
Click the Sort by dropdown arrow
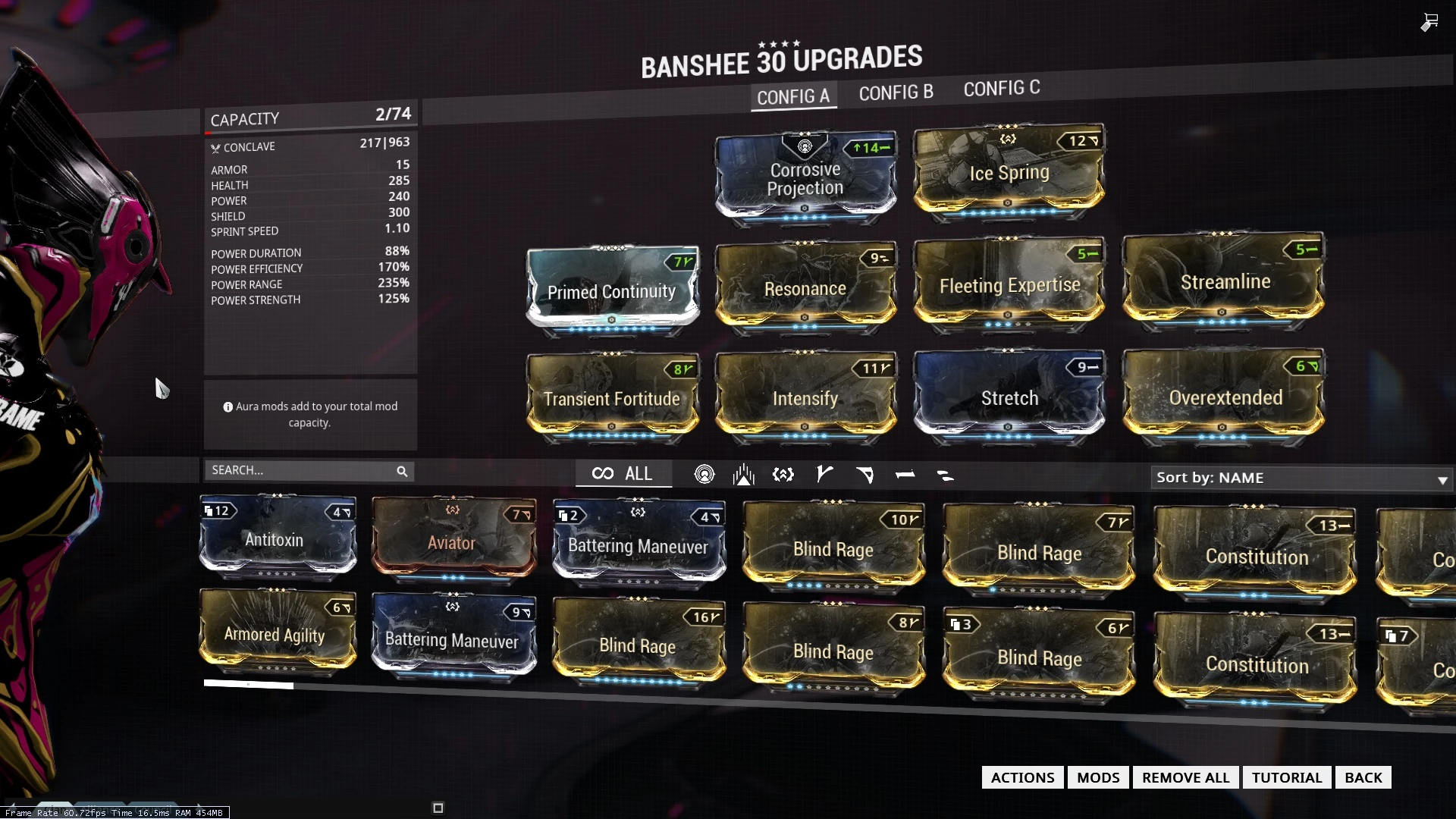tap(1442, 481)
